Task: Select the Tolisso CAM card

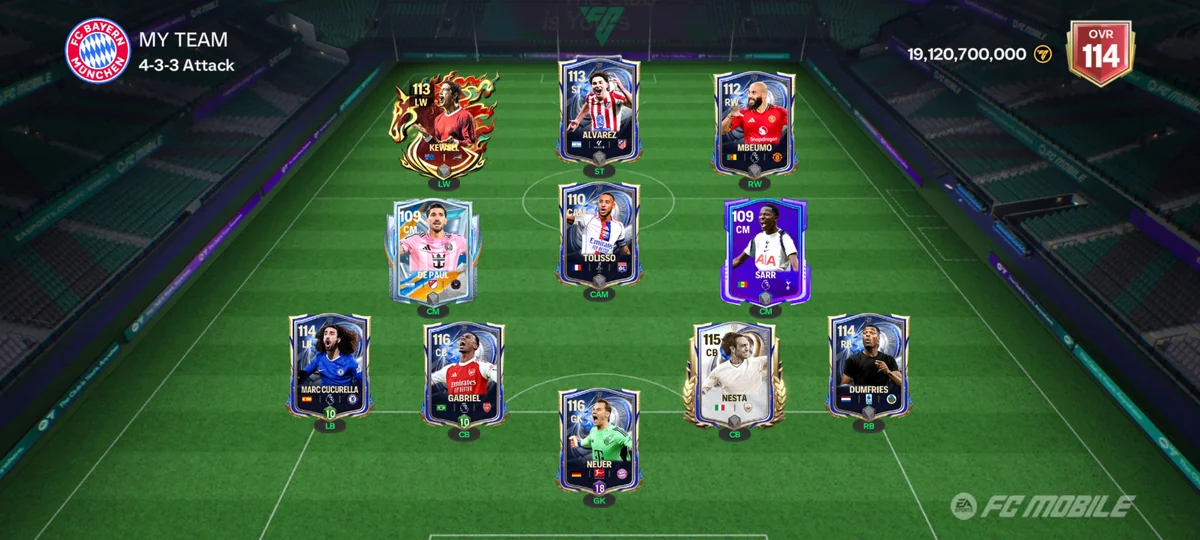Action: [599, 234]
